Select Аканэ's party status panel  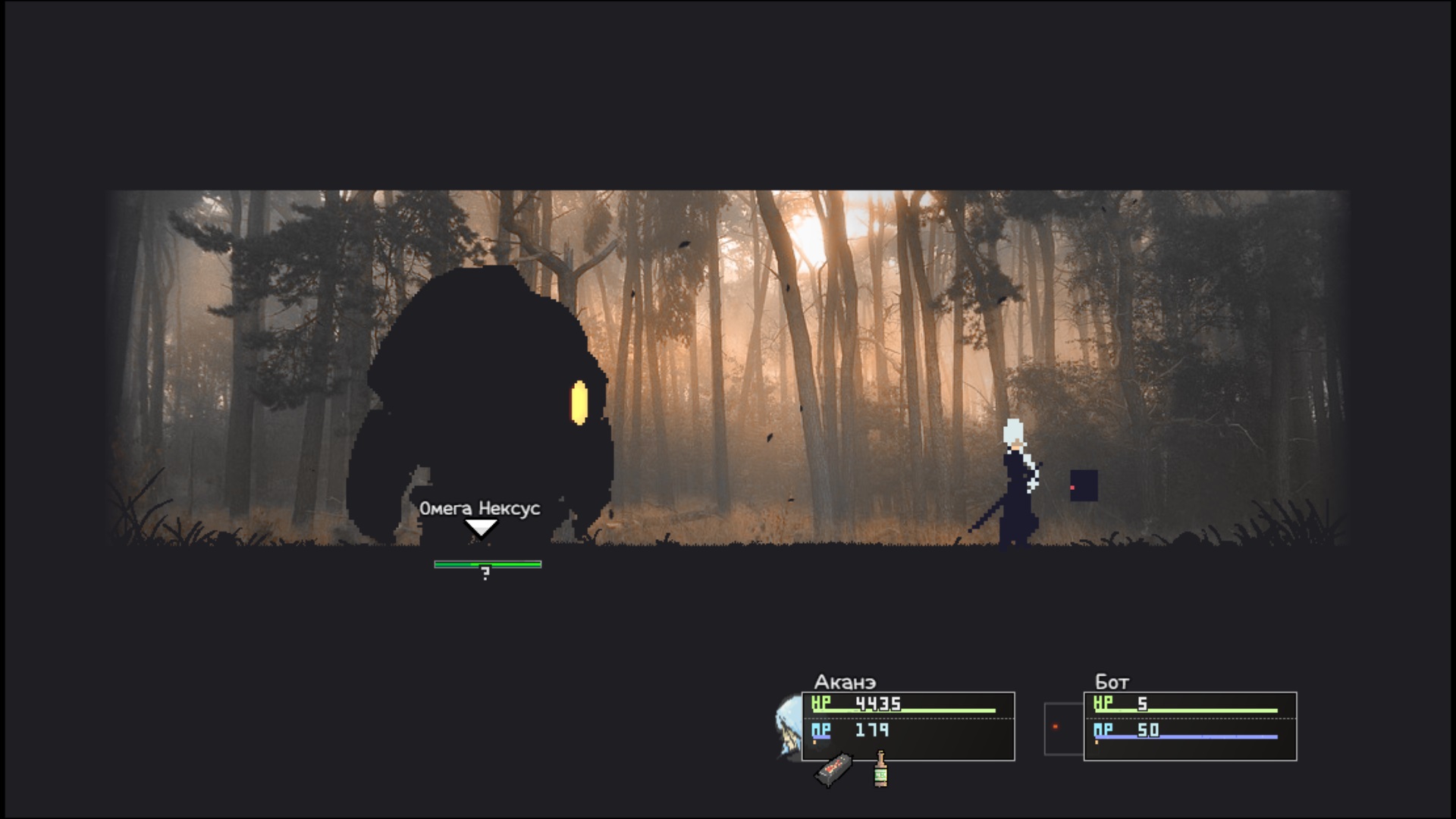908,726
